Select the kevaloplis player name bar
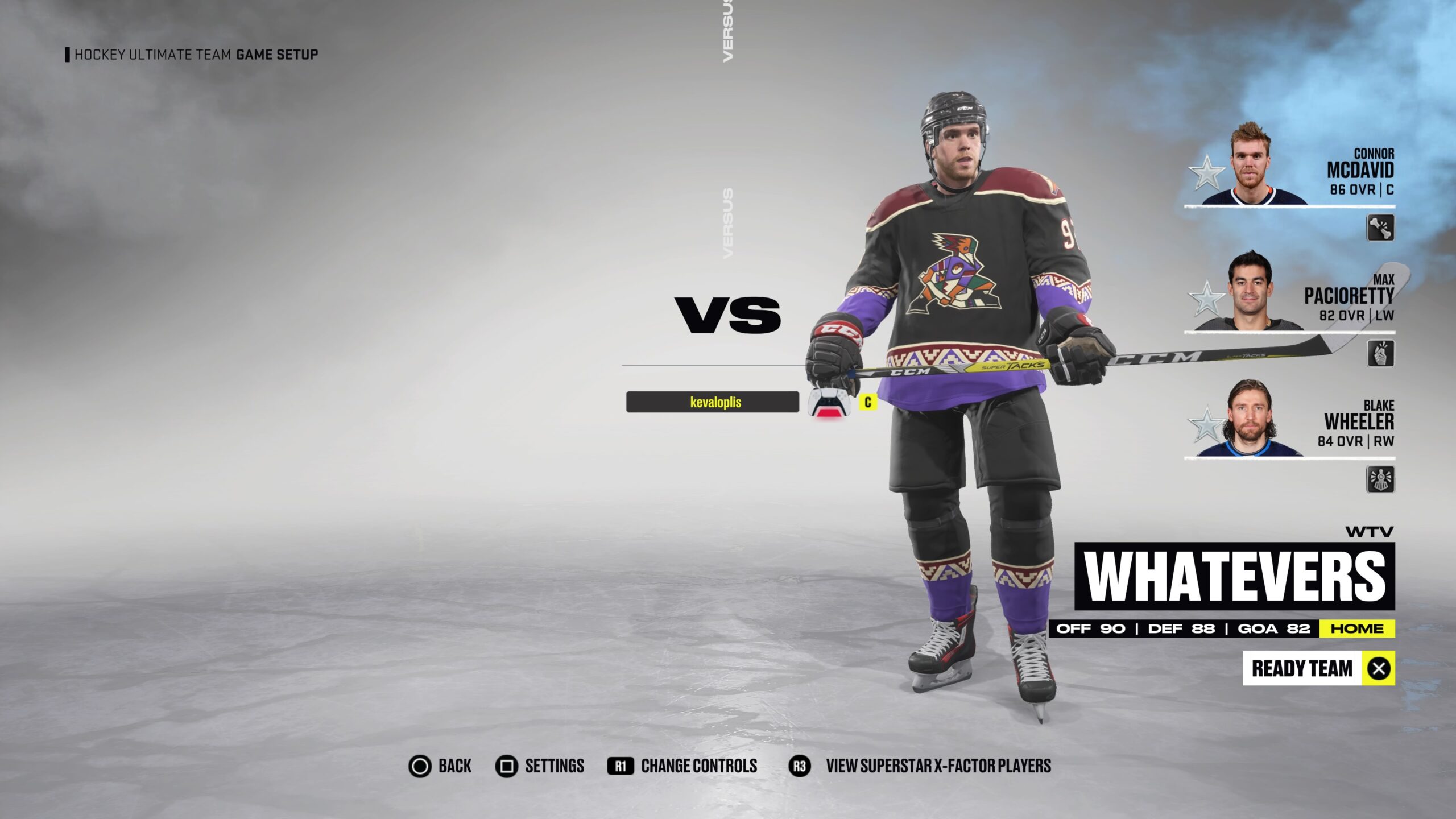Screen dimensions: 1456x819 coord(713,402)
